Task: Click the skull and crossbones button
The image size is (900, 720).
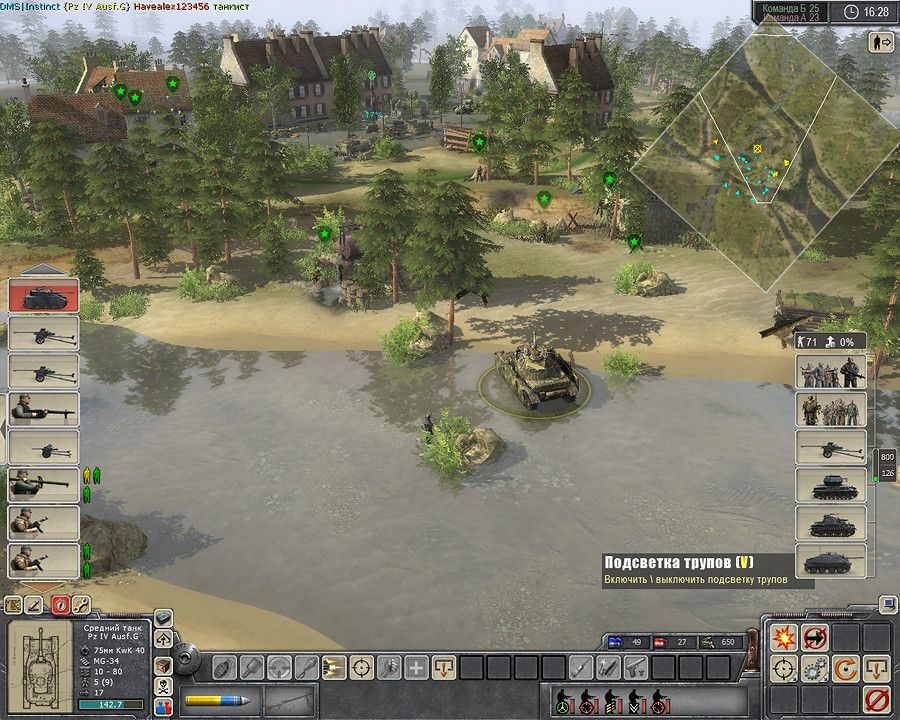Action: click(163, 687)
